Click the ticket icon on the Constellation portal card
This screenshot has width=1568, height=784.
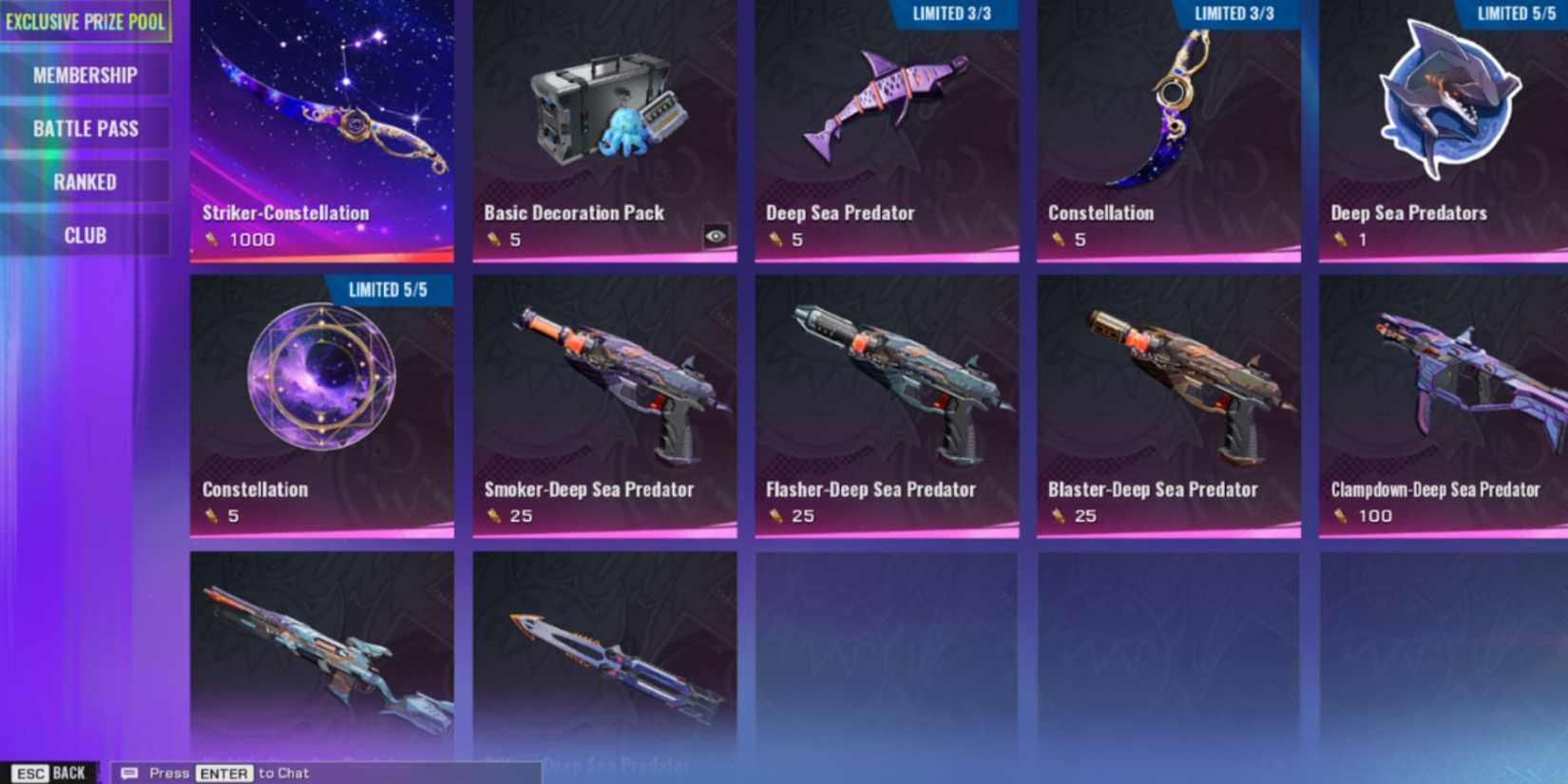(x=211, y=516)
